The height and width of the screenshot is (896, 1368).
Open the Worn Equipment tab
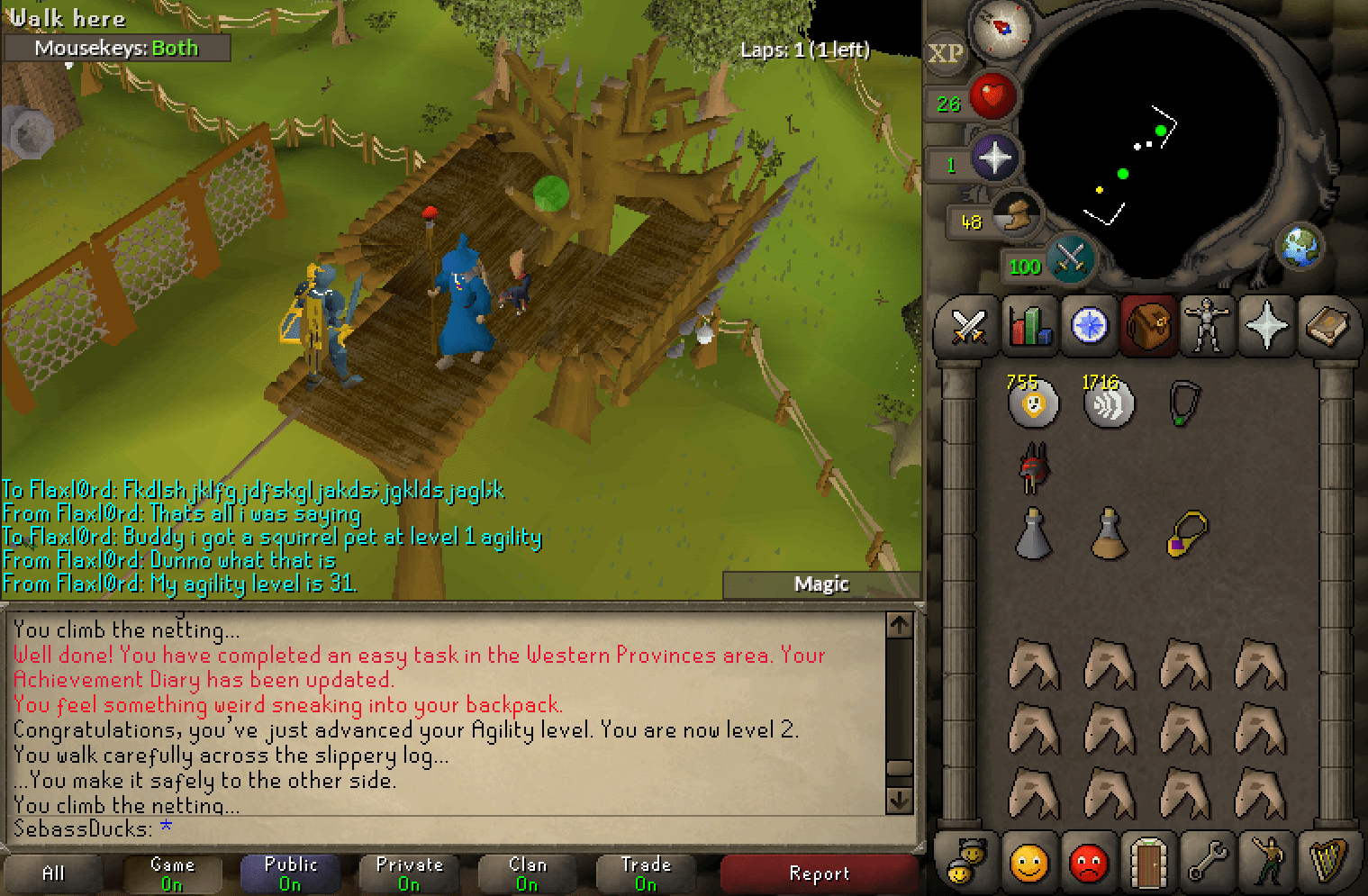click(1207, 327)
